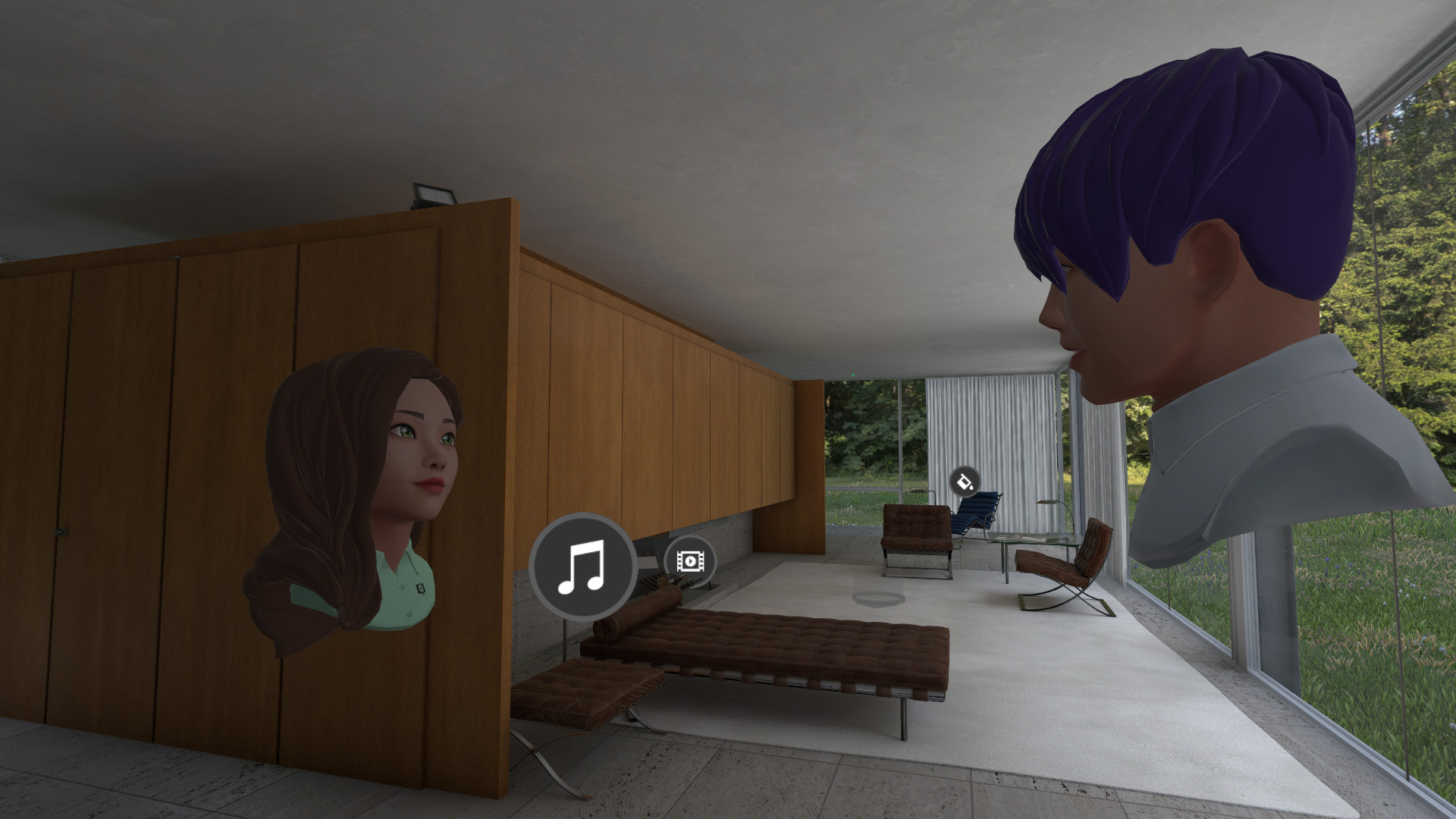Open the music note media button

(x=582, y=566)
